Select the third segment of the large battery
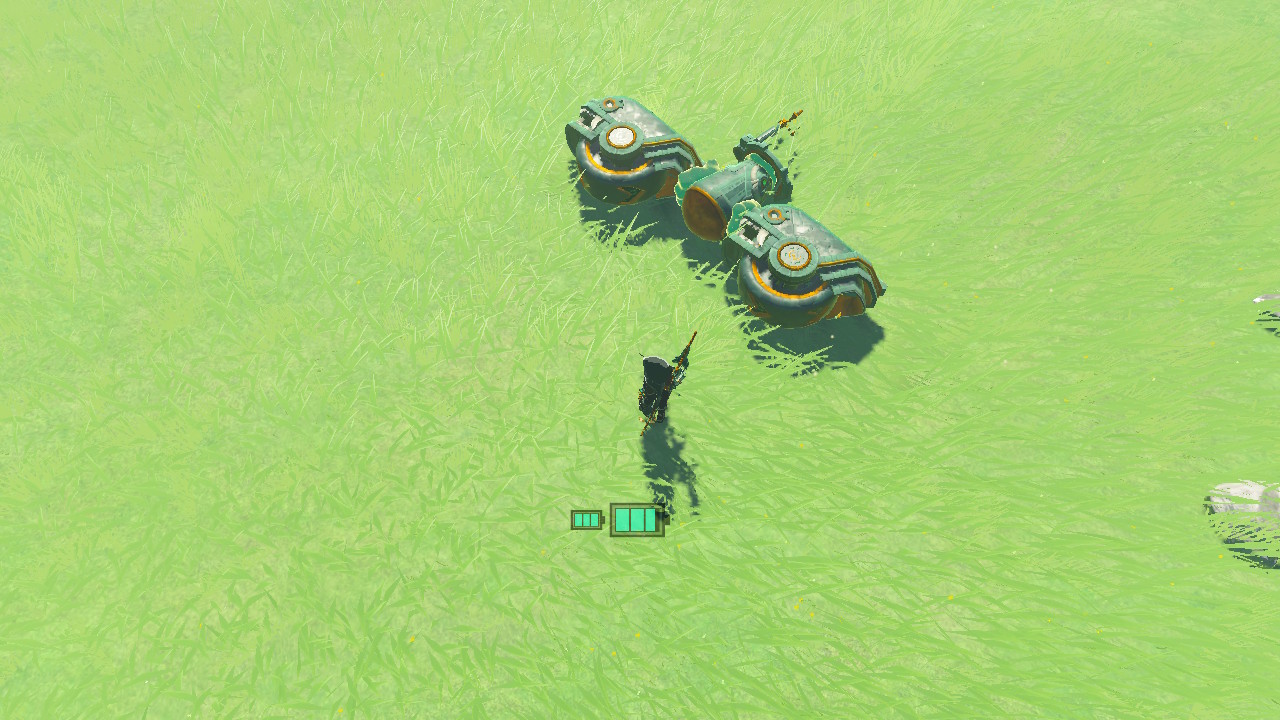This screenshot has width=1280, height=720. [x=650, y=519]
